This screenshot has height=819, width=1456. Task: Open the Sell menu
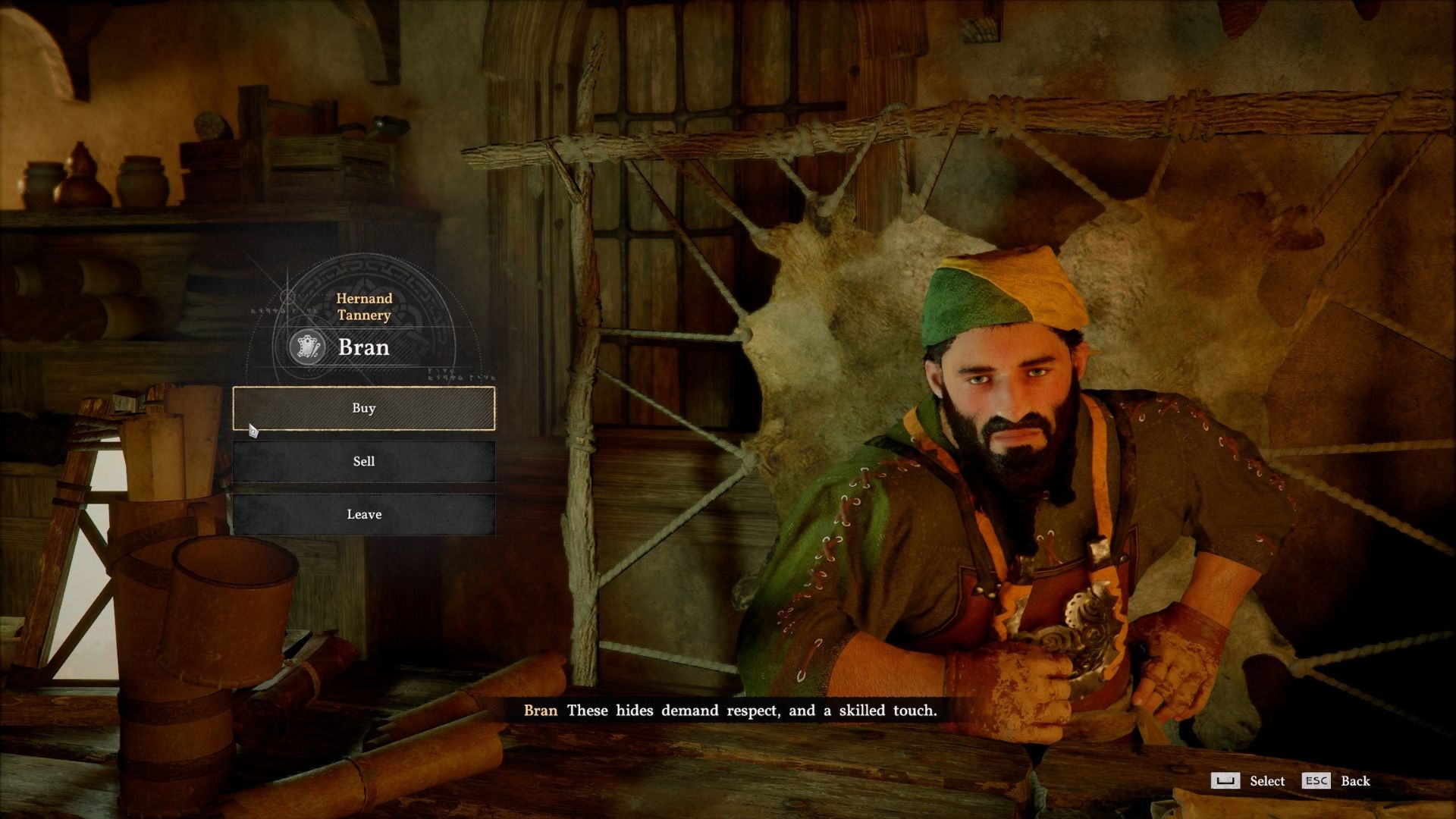364,461
